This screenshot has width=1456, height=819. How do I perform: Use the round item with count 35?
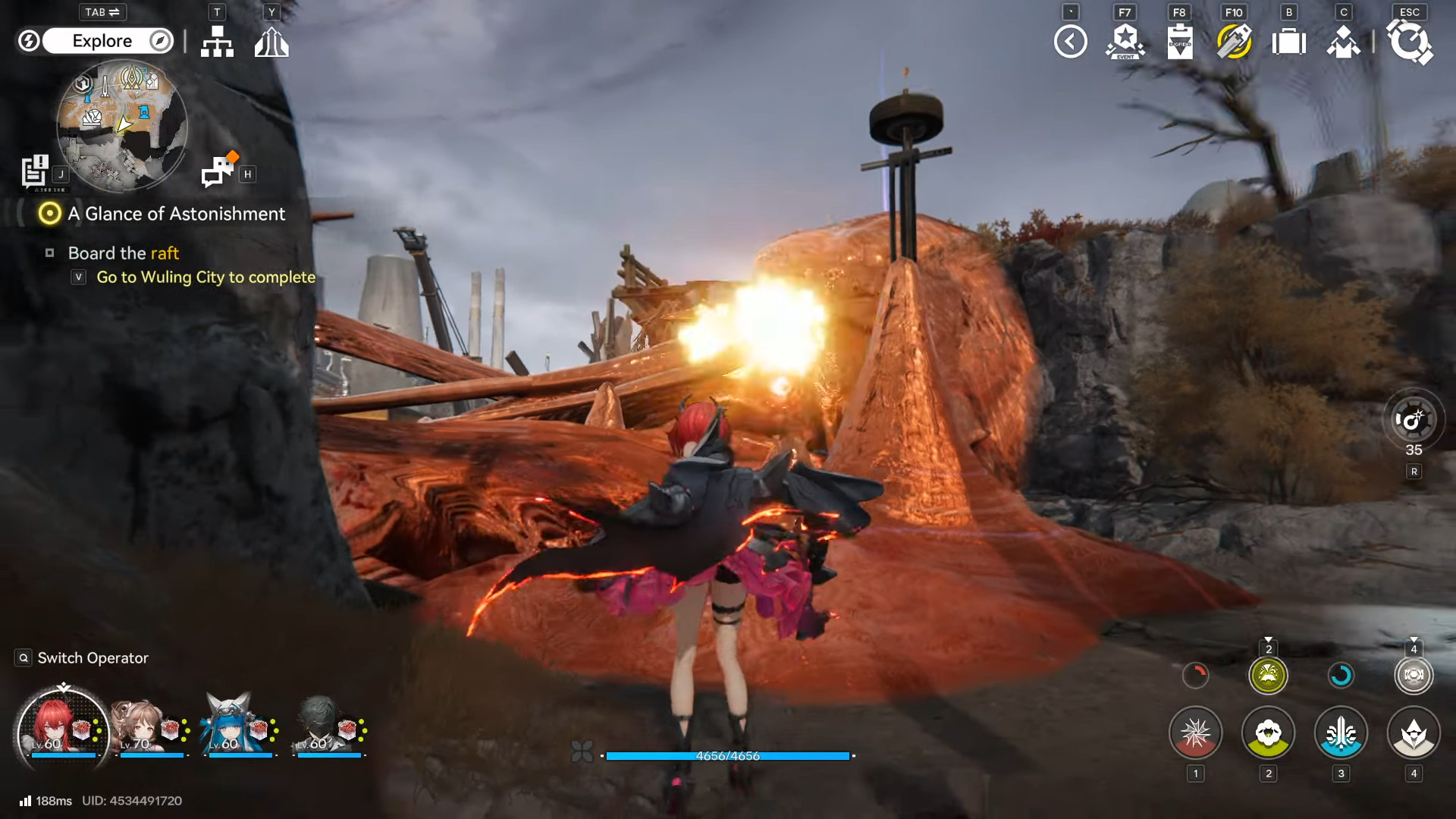point(1413,420)
